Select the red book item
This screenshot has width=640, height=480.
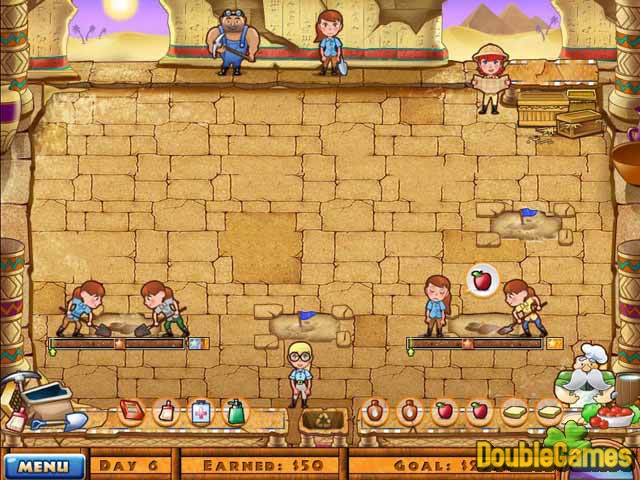(131, 410)
